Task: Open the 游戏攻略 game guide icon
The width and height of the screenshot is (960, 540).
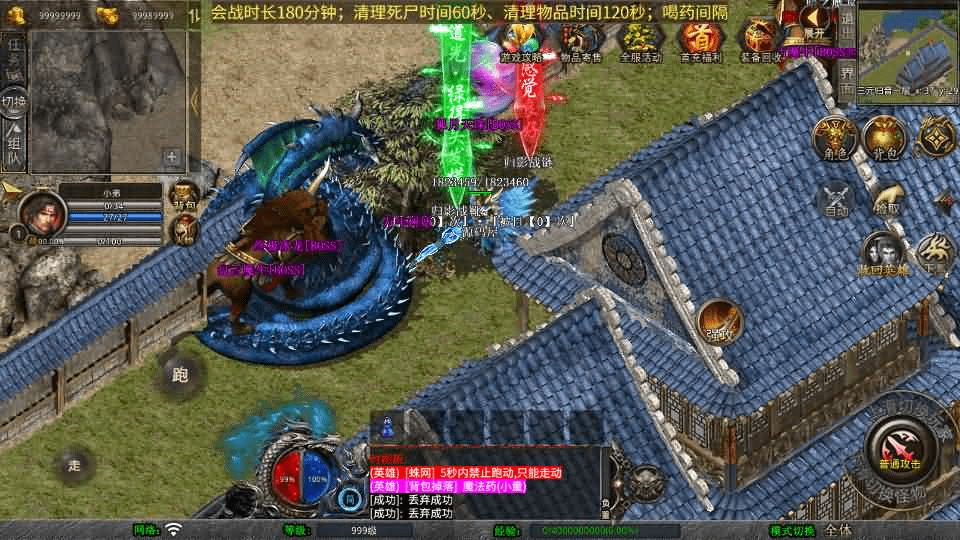Action: click(522, 40)
